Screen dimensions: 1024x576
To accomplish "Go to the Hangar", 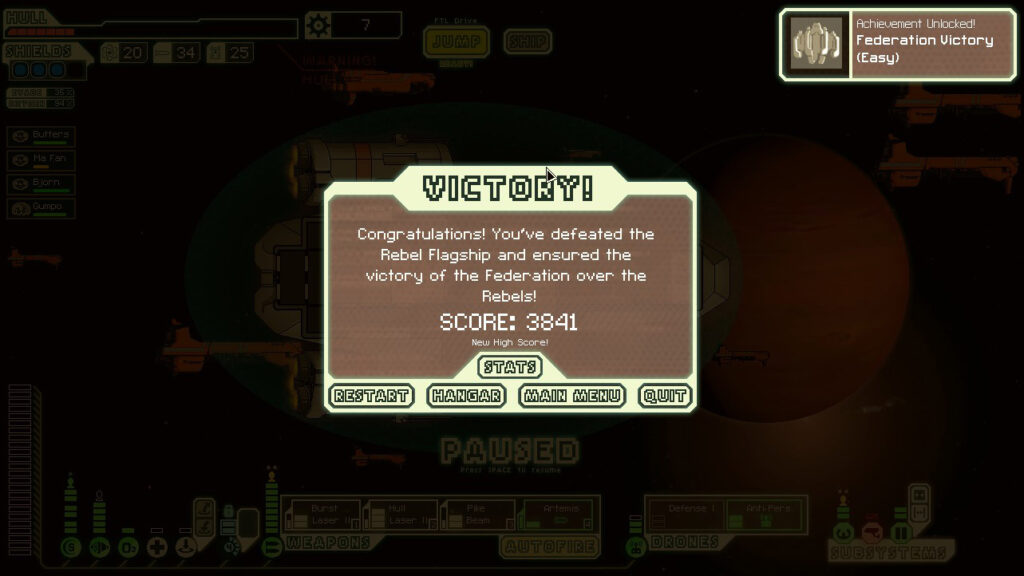I will click(466, 396).
